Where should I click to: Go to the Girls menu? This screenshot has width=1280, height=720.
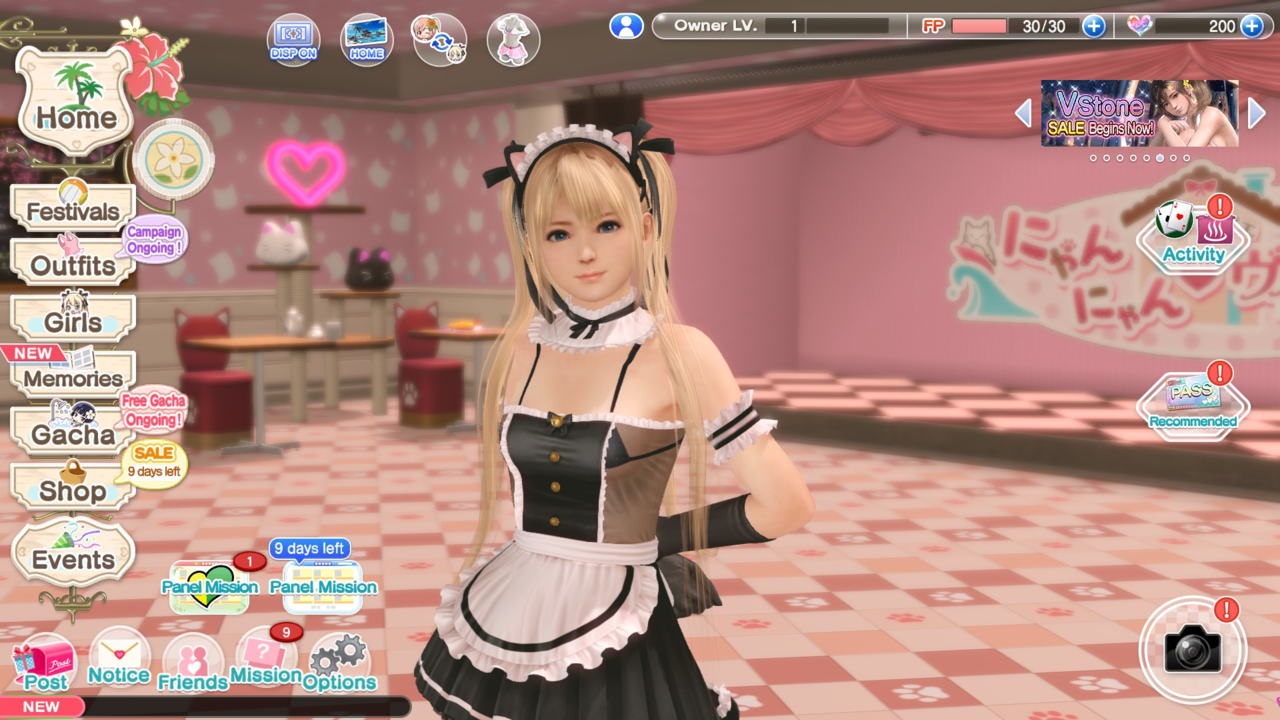72,320
